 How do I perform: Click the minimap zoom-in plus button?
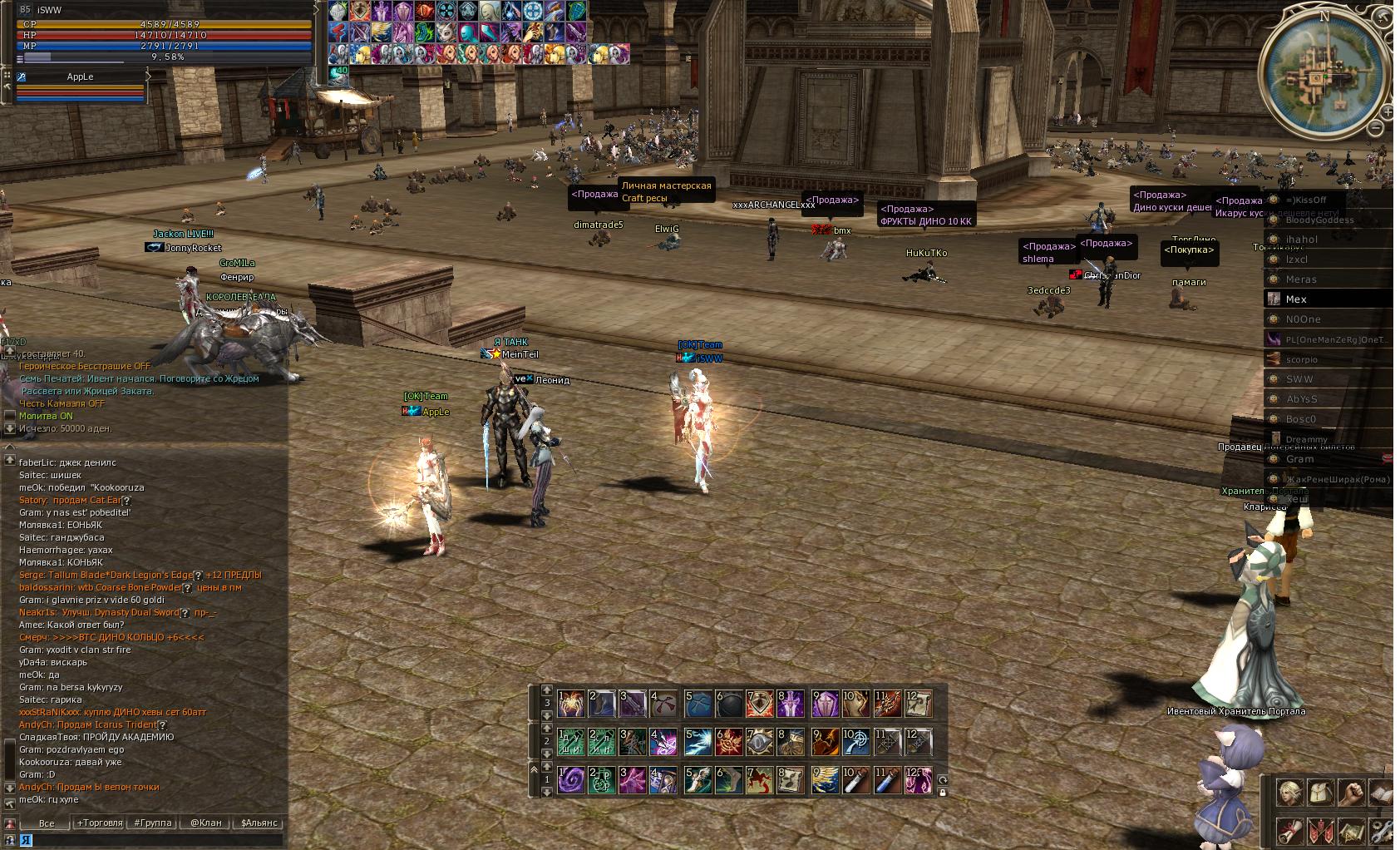click(1388, 111)
